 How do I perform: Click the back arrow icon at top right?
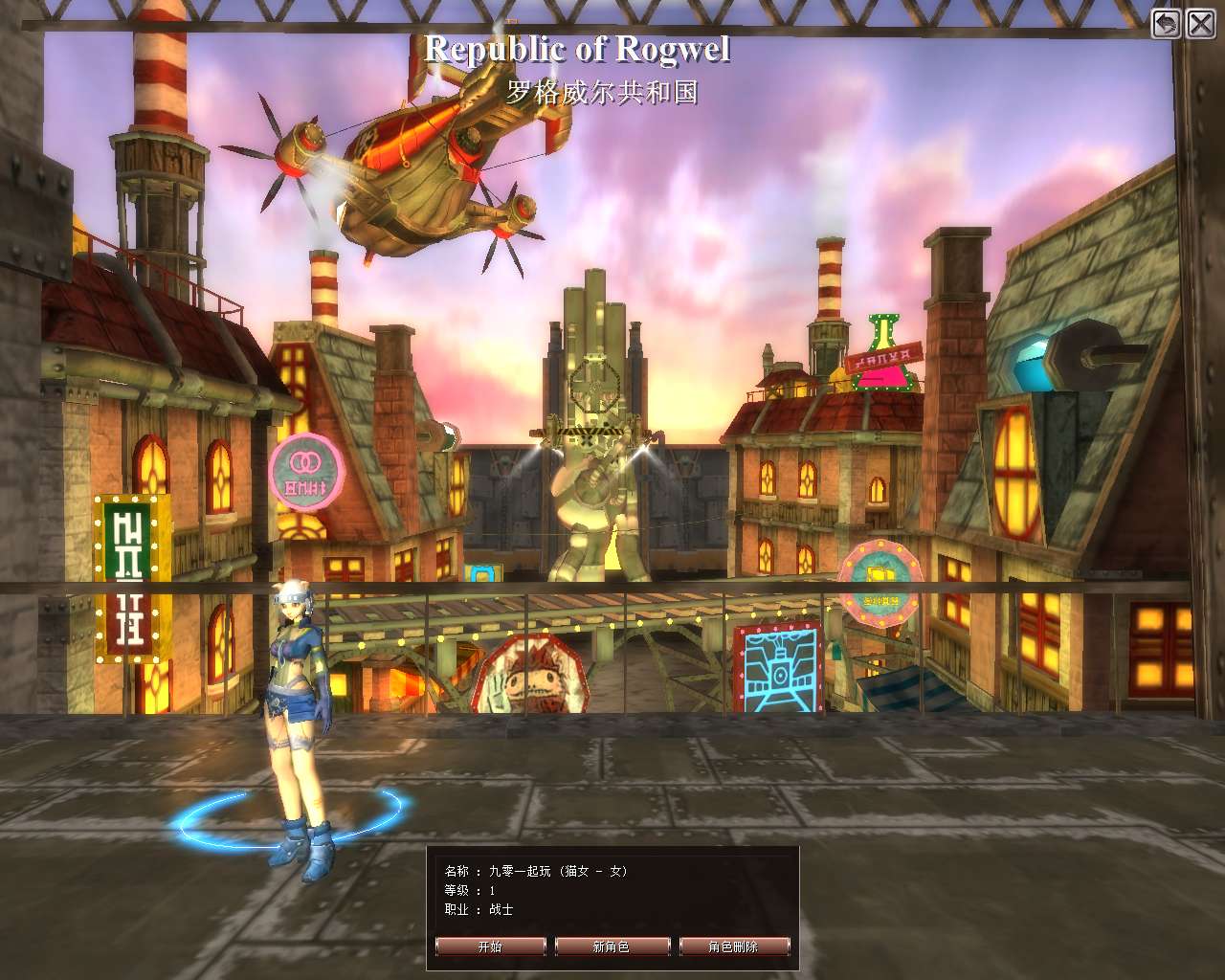click(1164, 21)
